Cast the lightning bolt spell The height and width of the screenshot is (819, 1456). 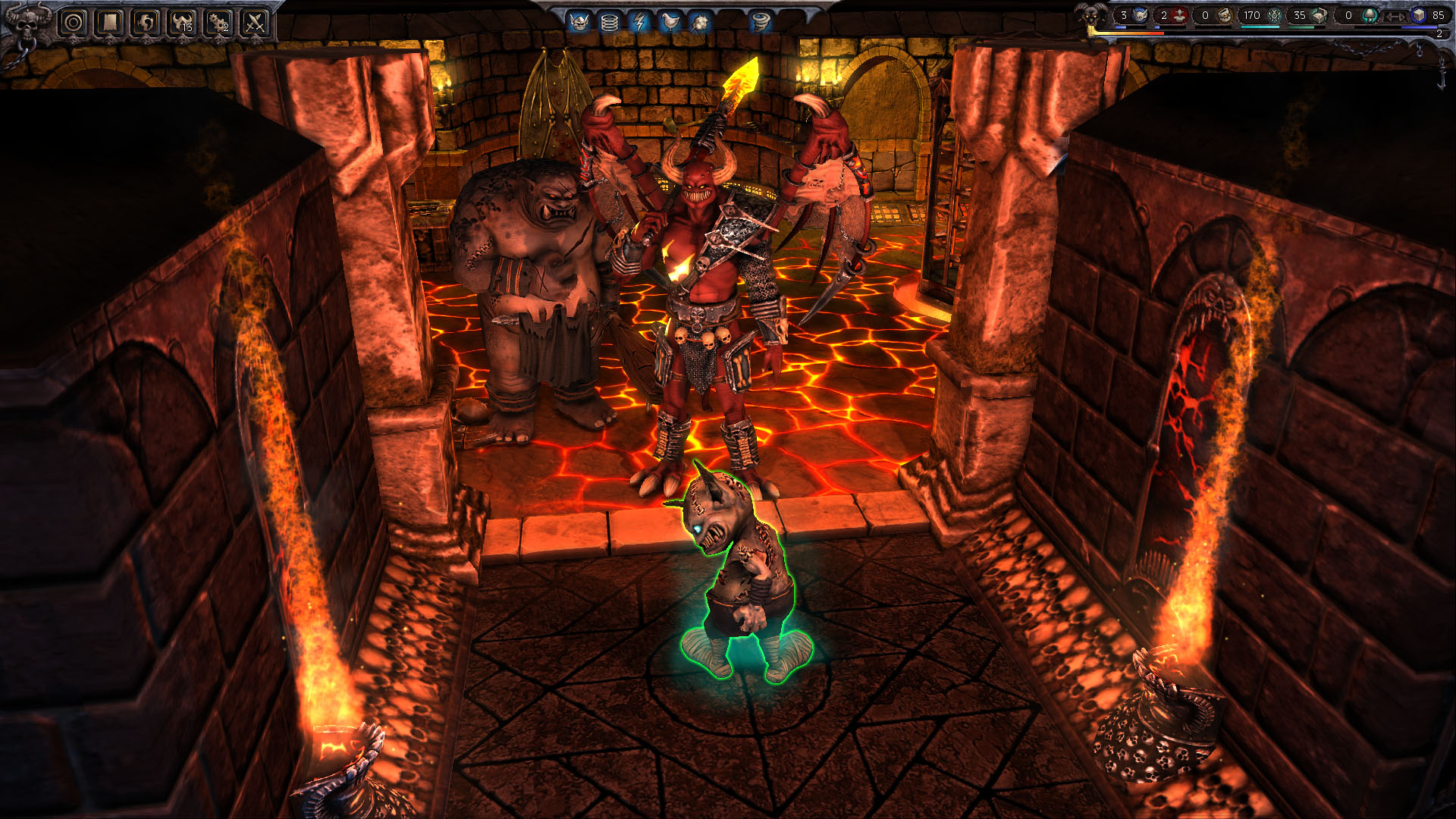click(x=639, y=22)
